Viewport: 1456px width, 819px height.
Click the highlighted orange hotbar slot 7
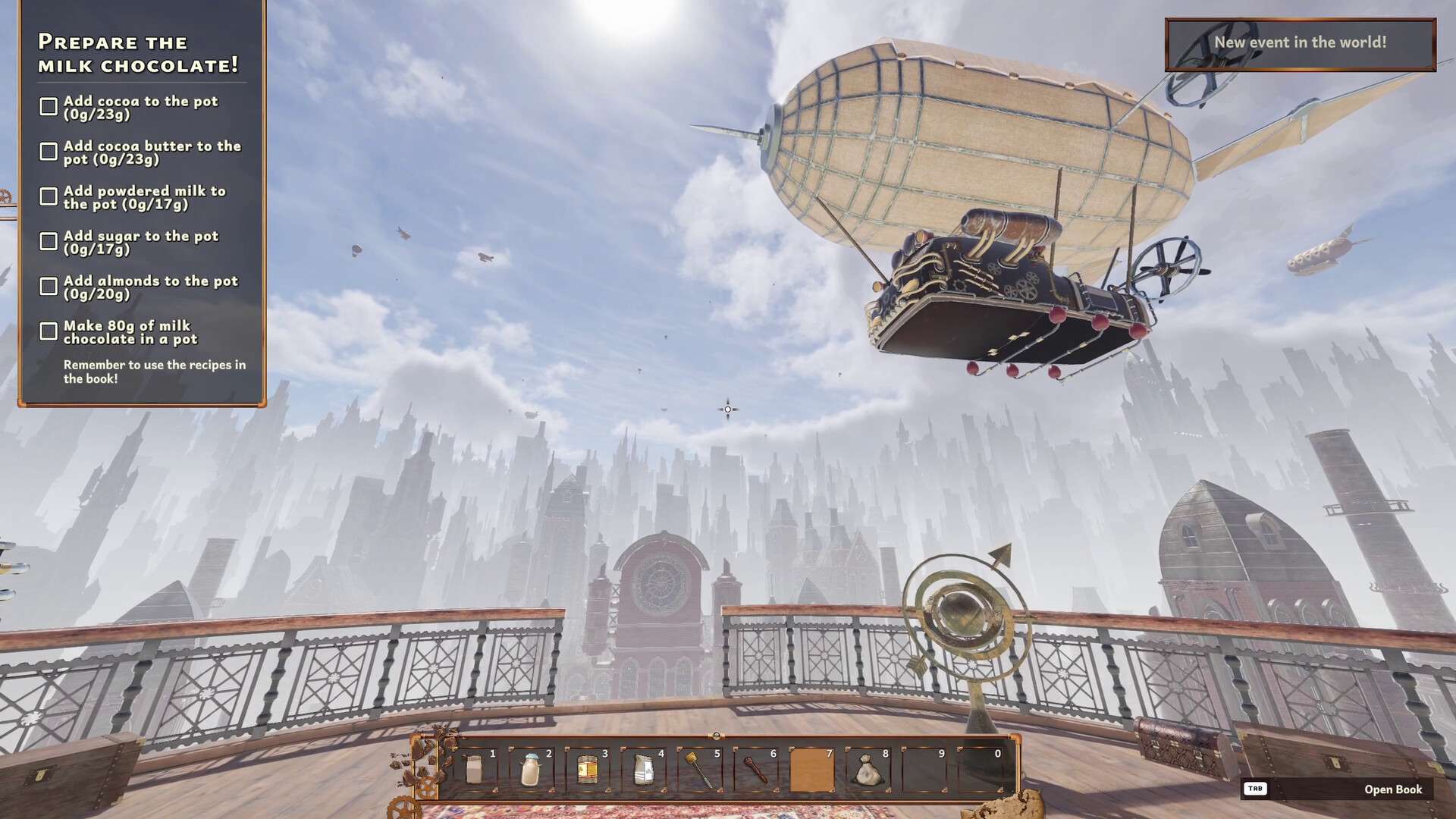pyautogui.click(x=811, y=770)
